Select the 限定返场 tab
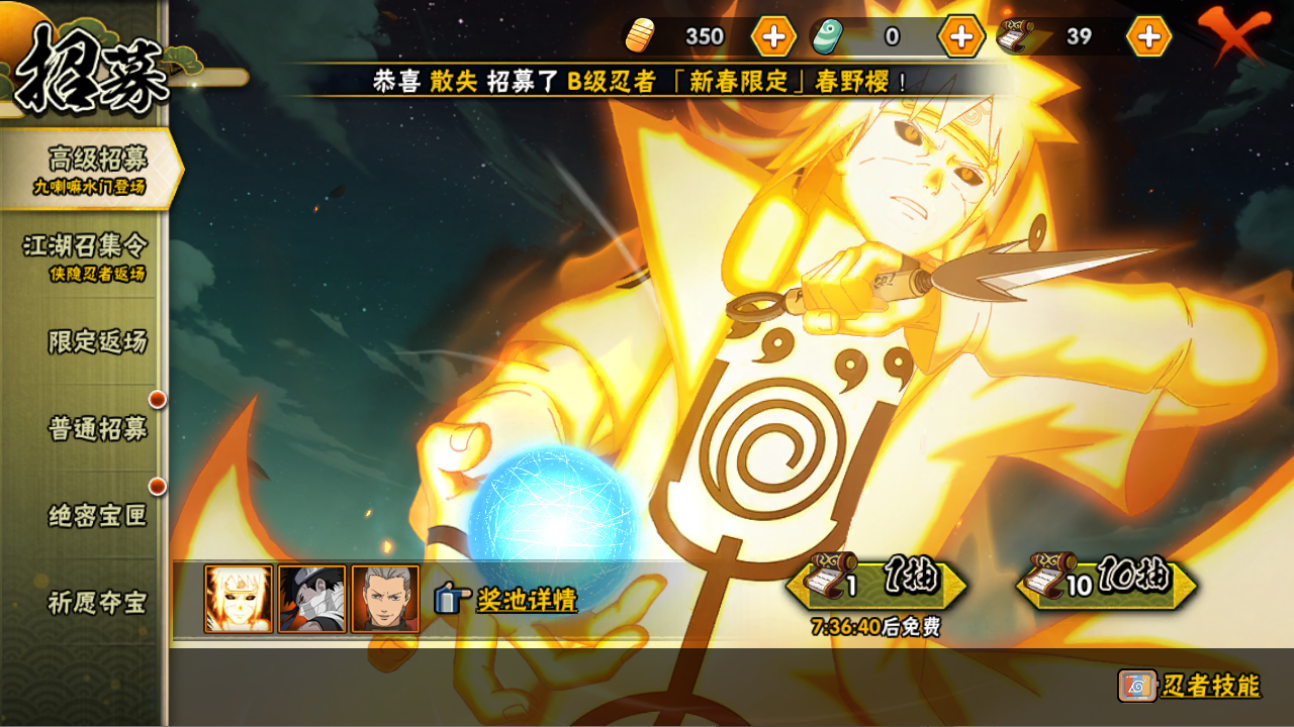Viewport: 1294px width, 727px height. click(96, 341)
